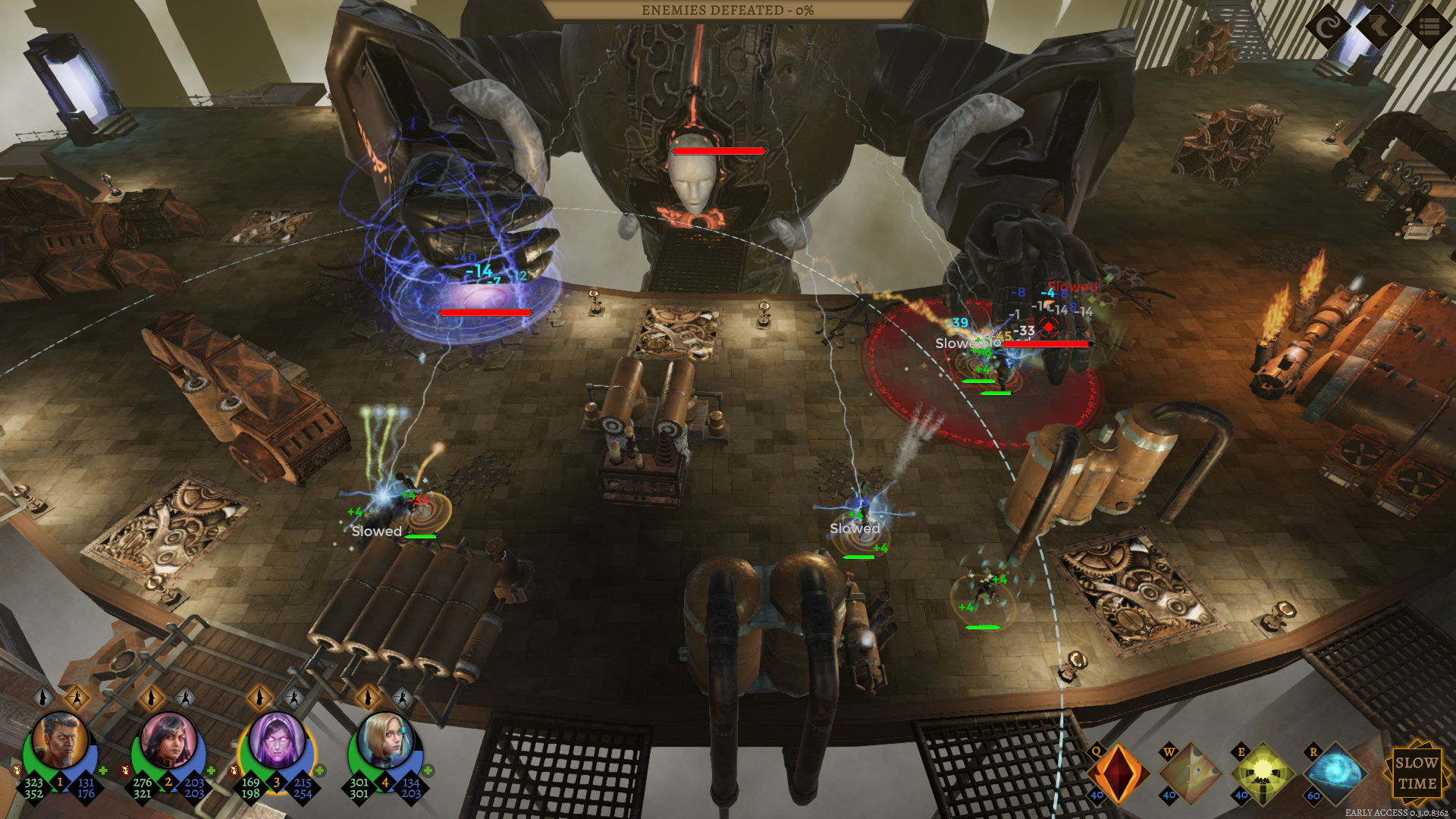Switch hero 2 to melee stance
Image resolution: width=1456 pixels, height=819 pixels.
184,698
